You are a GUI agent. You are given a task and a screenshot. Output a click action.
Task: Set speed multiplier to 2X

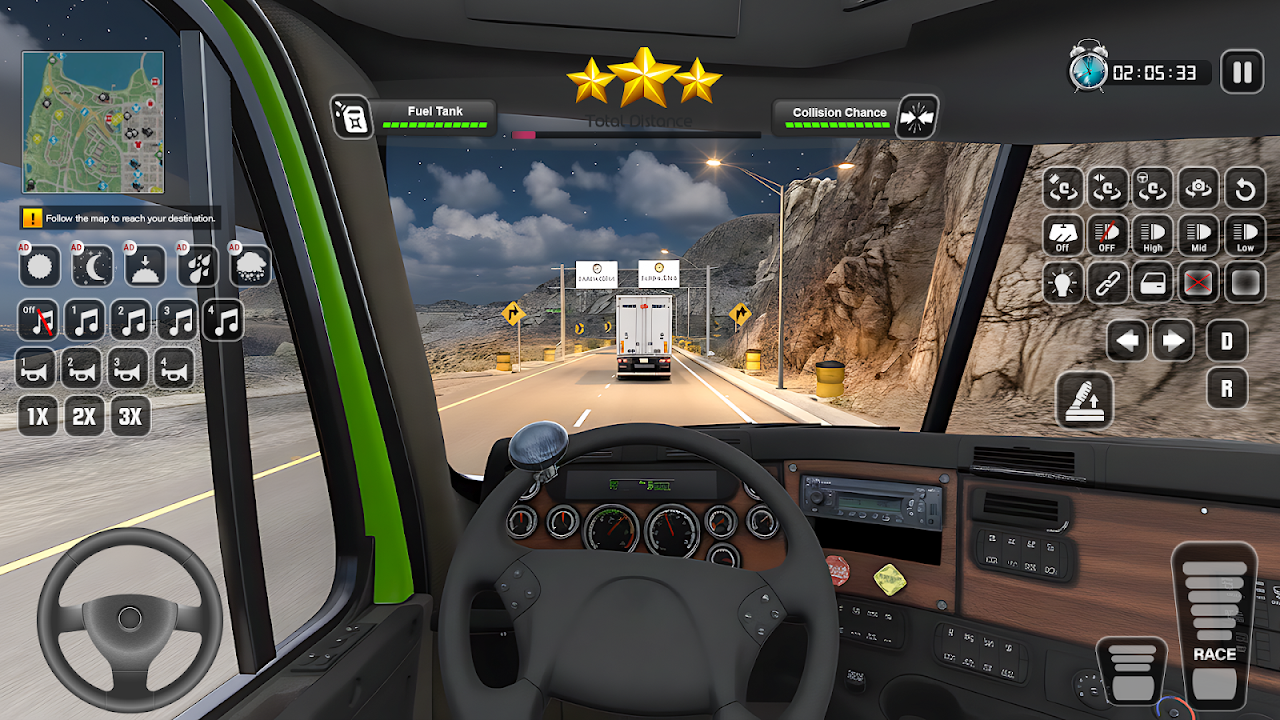pyautogui.click(x=84, y=416)
